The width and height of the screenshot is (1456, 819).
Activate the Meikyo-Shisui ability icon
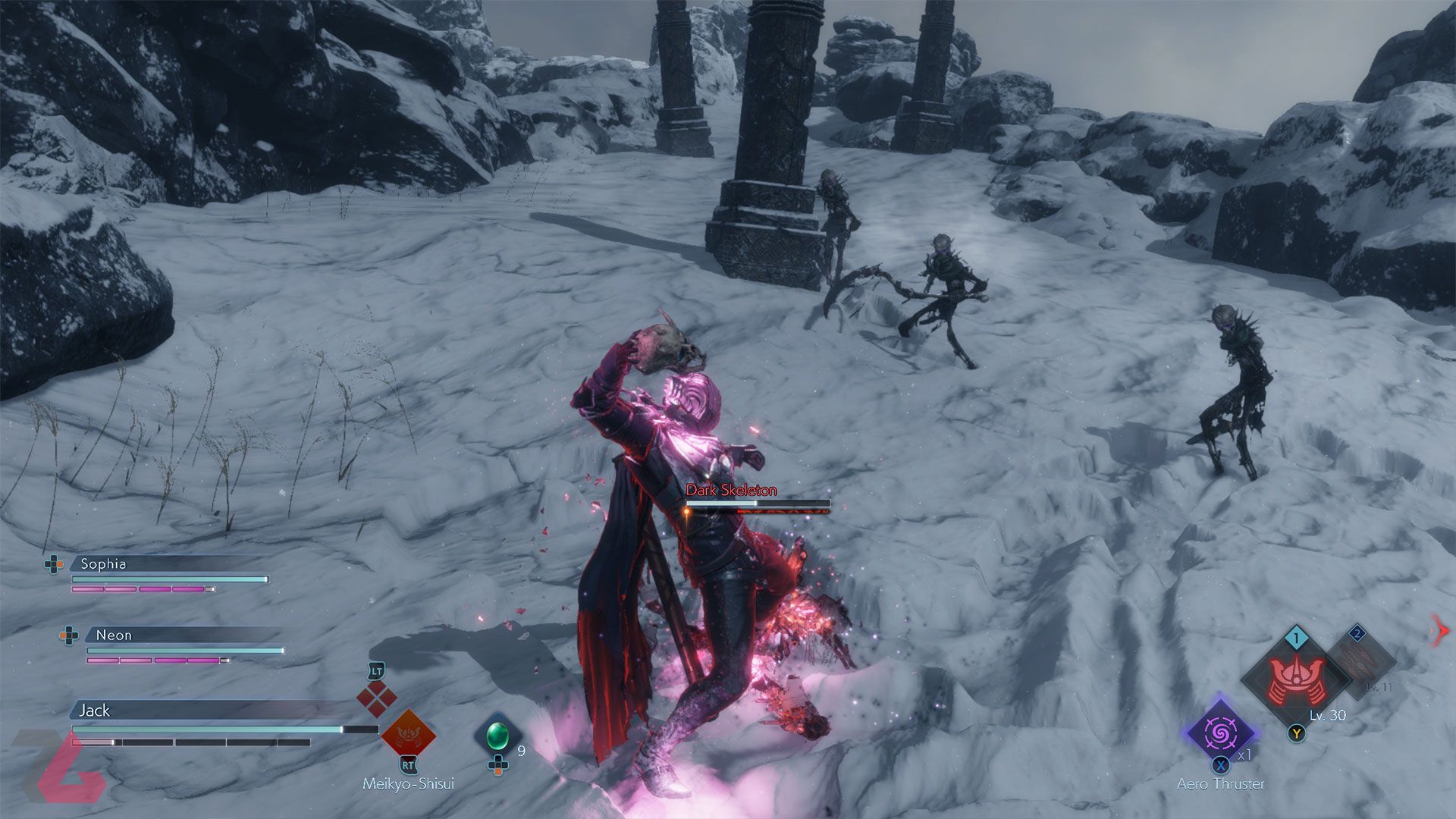click(408, 733)
